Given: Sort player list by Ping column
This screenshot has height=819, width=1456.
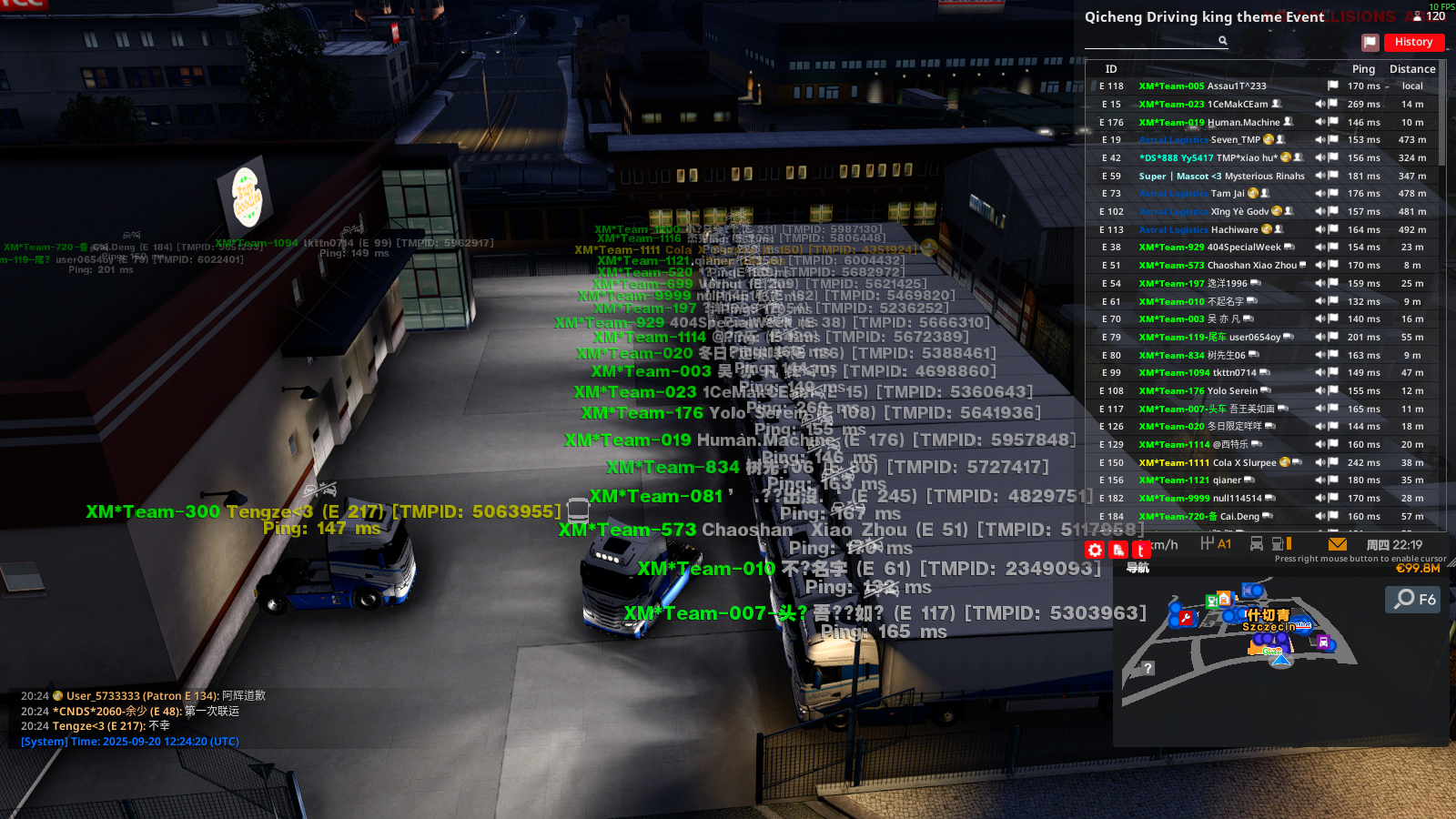Looking at the screenshot, I should pos(1362,69).
